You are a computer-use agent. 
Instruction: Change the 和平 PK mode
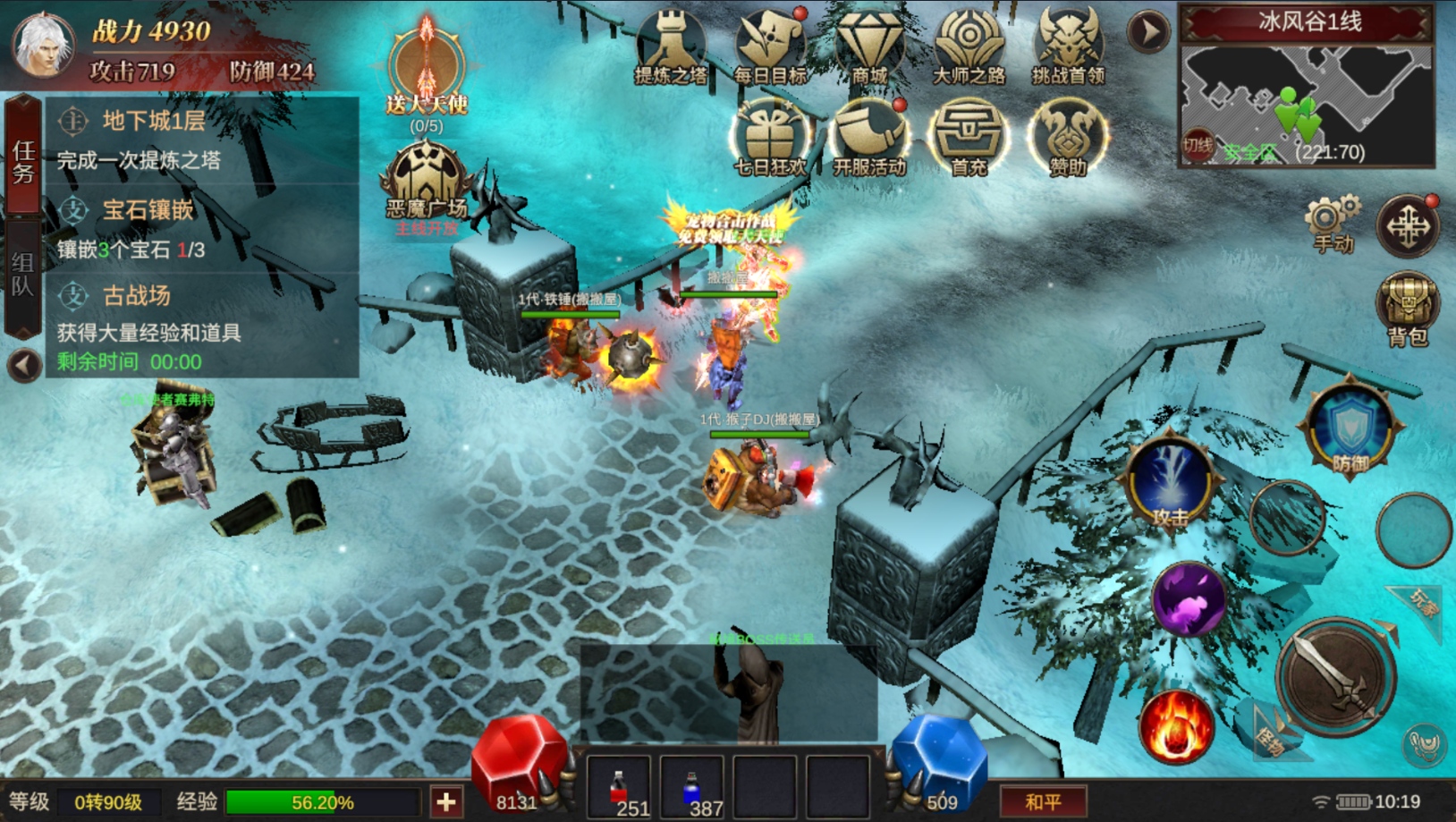[1043, 801]
